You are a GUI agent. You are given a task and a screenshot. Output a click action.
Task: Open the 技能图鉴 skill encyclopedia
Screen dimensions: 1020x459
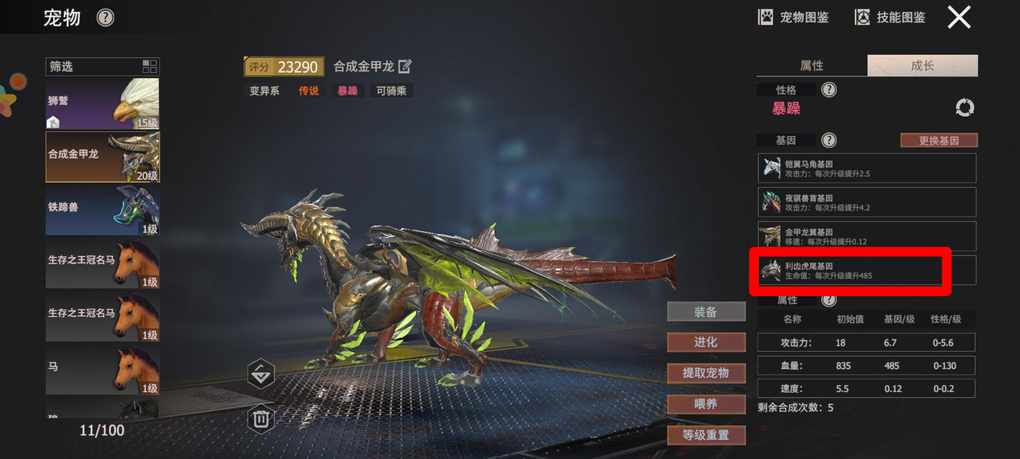point(889,17)
